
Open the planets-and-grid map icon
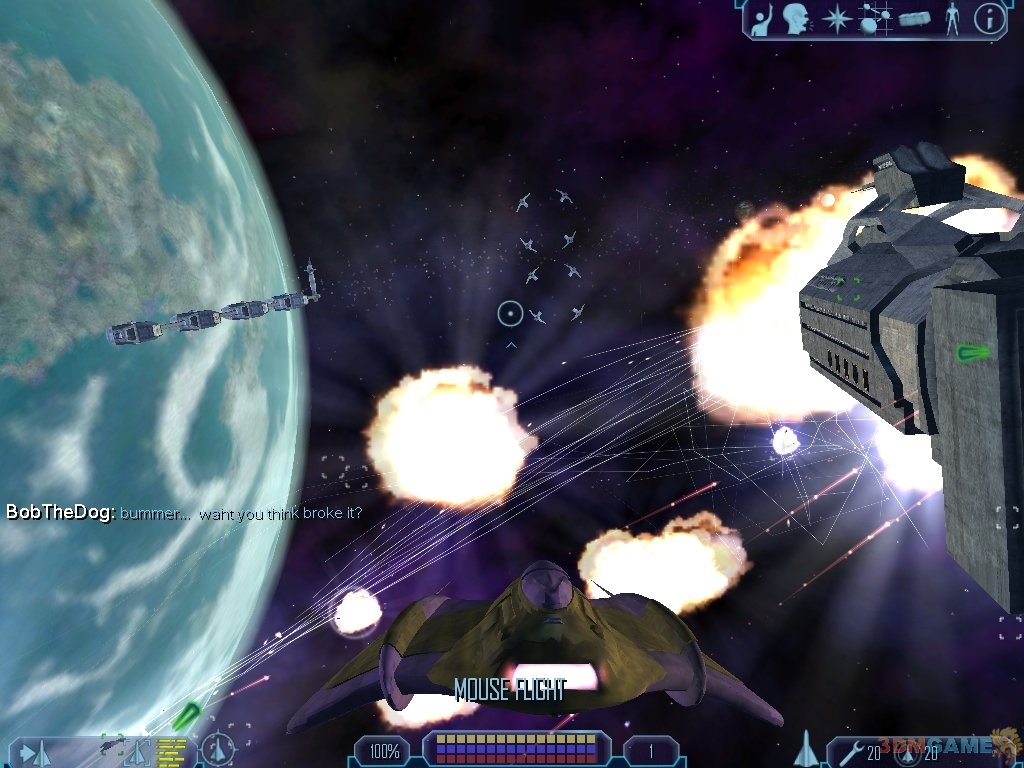click(876, 18)
